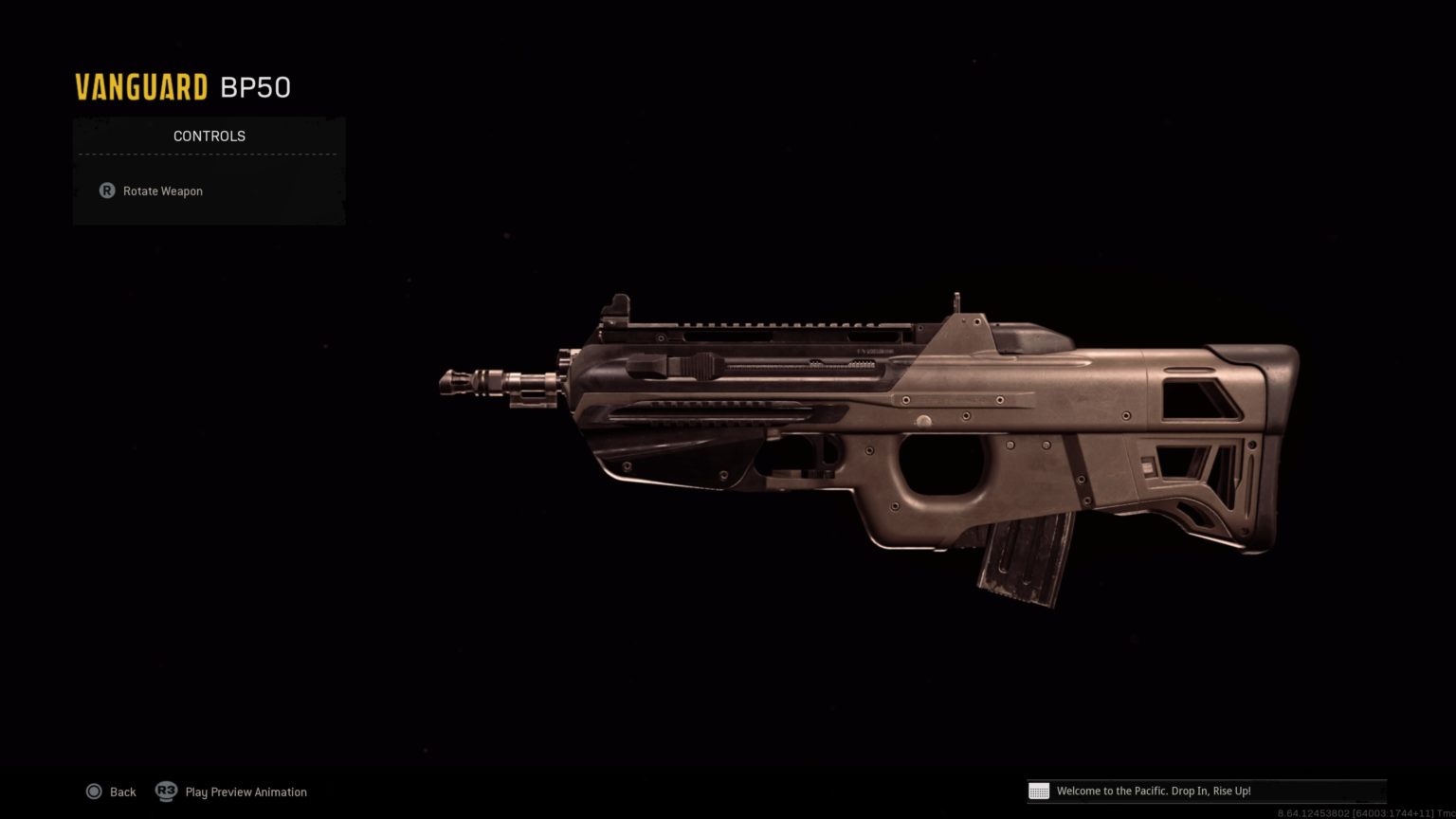The image size is (1456, 819).
Task: Click the R thumbstick icon beside Rotate Weapon
Action: tap(106, 191)
